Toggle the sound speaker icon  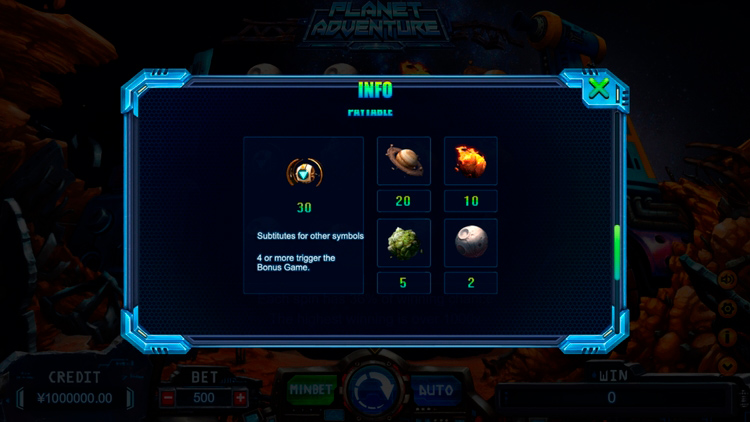727,281
